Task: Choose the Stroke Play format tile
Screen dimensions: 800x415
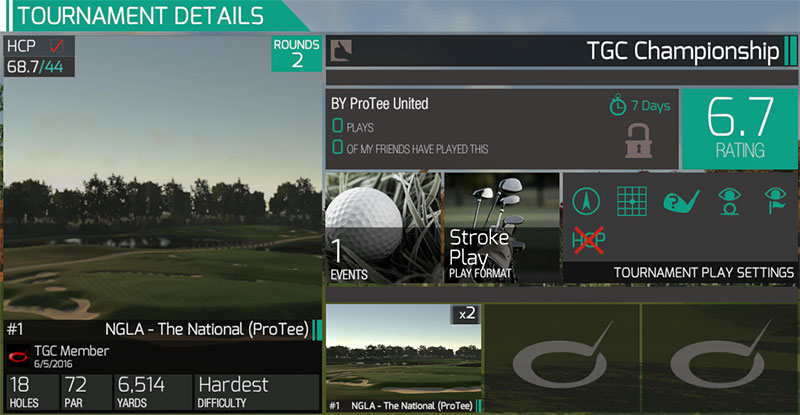Action: click(502, 228)
